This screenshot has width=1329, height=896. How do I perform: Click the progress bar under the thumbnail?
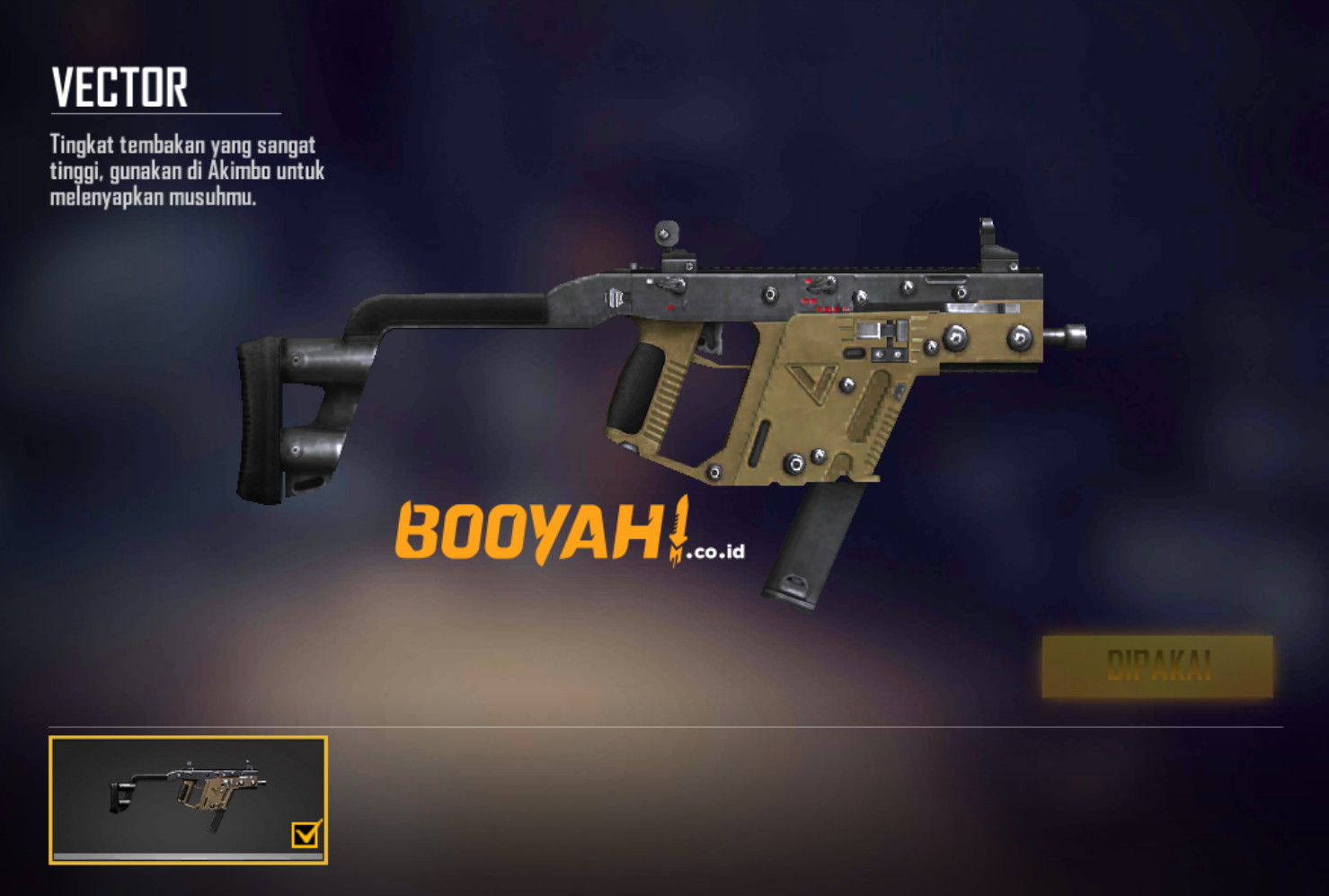(189, 855)
